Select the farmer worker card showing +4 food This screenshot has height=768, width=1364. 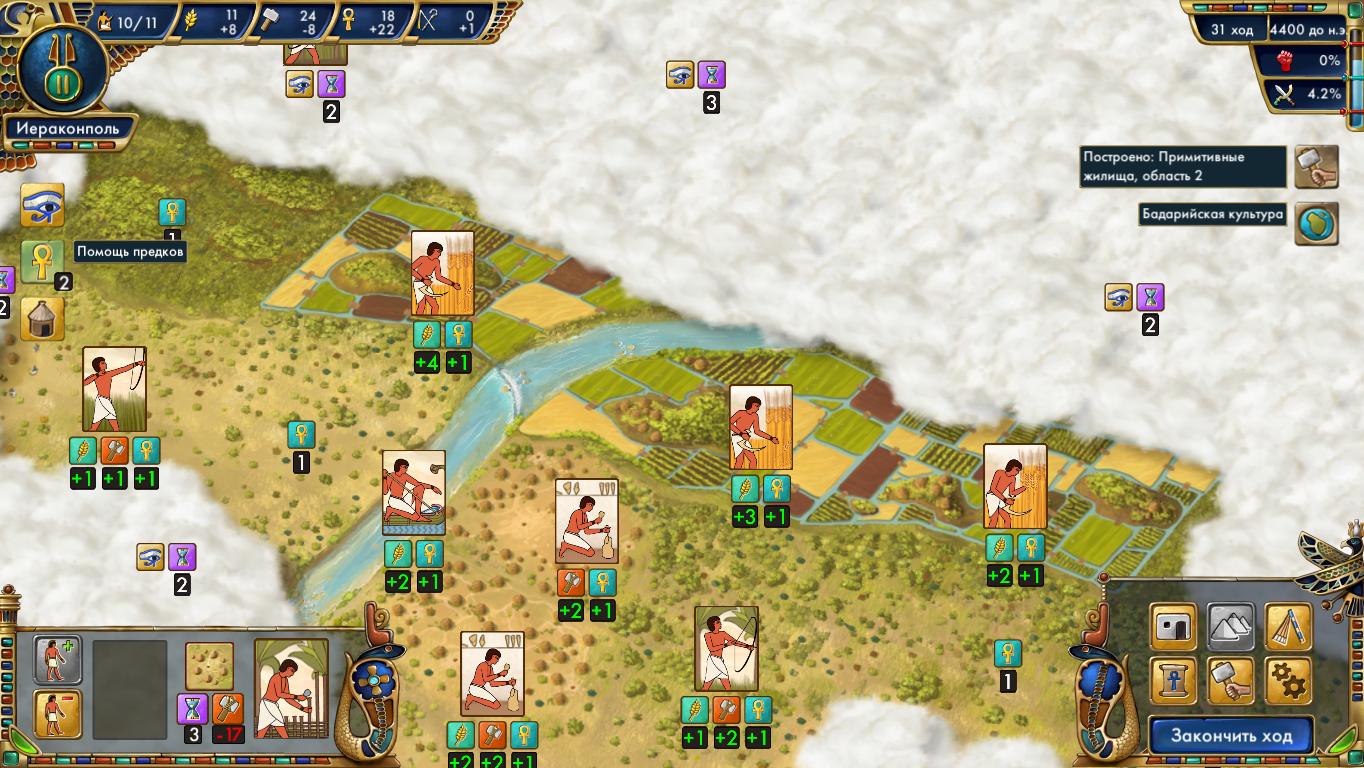pyautogui.click(x=442, y=274)
